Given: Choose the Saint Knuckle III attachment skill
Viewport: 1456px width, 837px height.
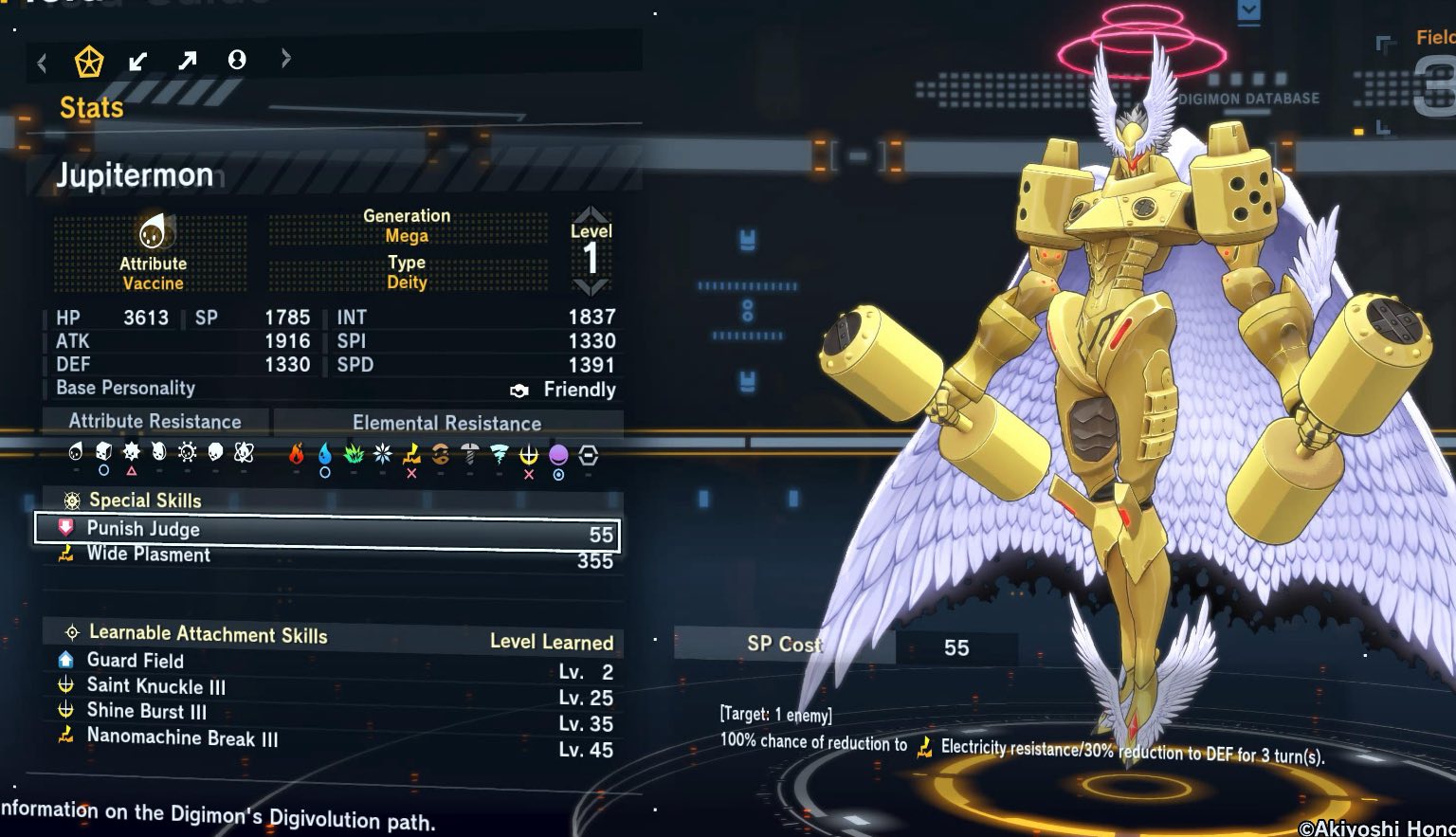Looking at the screenshot, I should pos(156,686).
